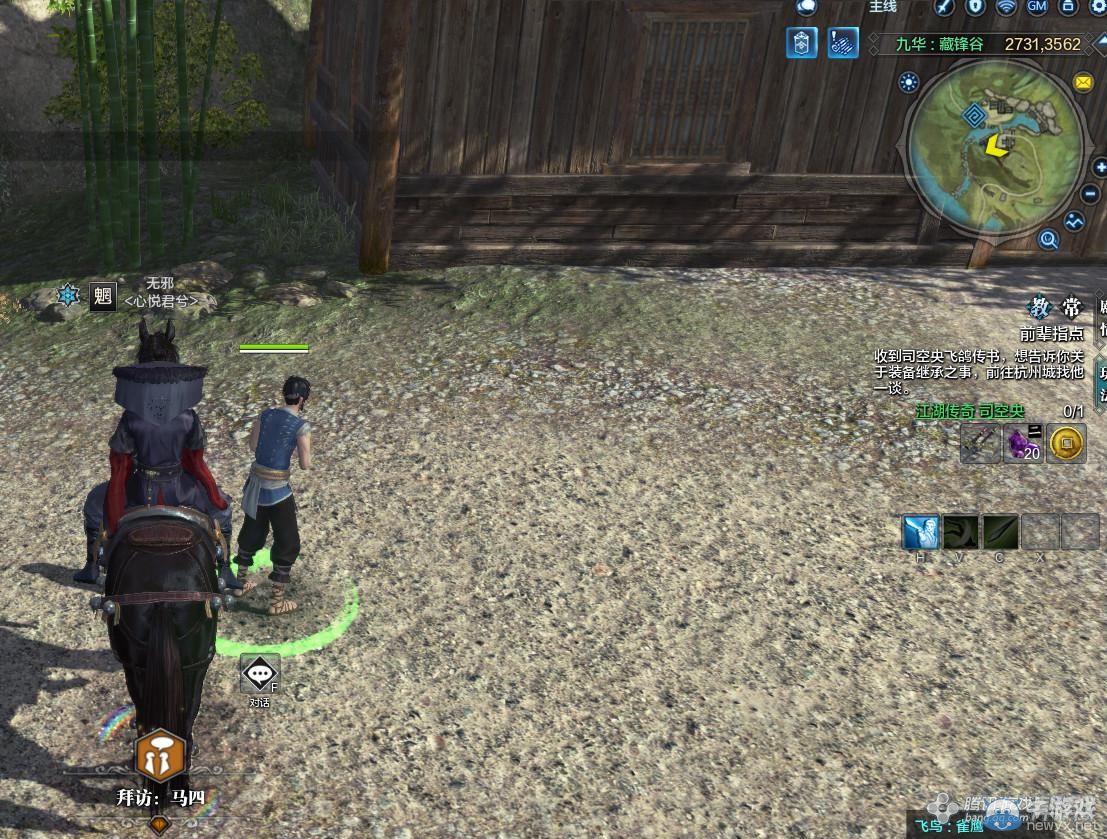The width and height of the screenshot is (1107, 839).
Task: Select the gold coin reward icon
Action: 1067,443
